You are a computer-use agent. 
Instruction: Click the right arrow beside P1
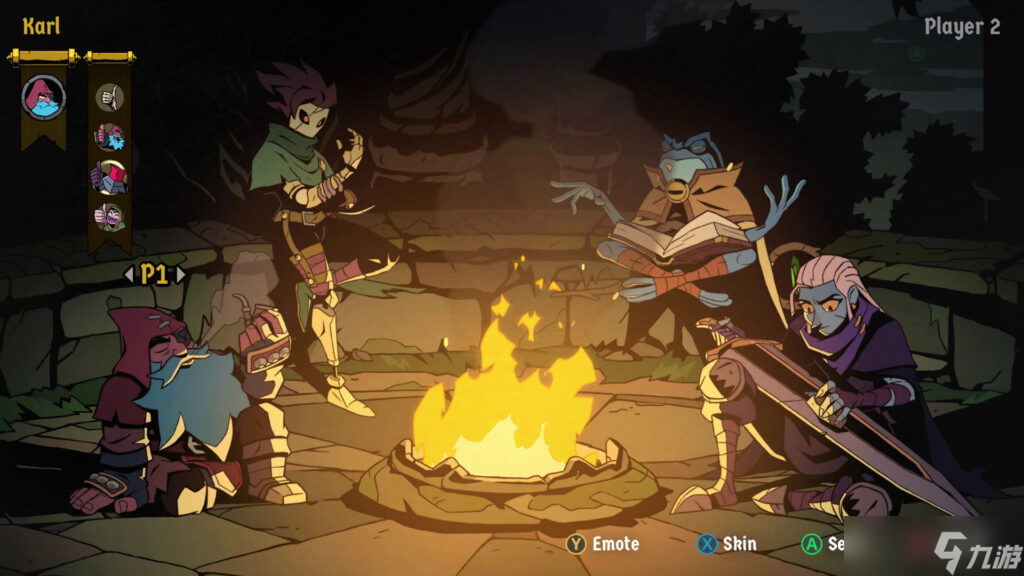[x=180, y=274]
